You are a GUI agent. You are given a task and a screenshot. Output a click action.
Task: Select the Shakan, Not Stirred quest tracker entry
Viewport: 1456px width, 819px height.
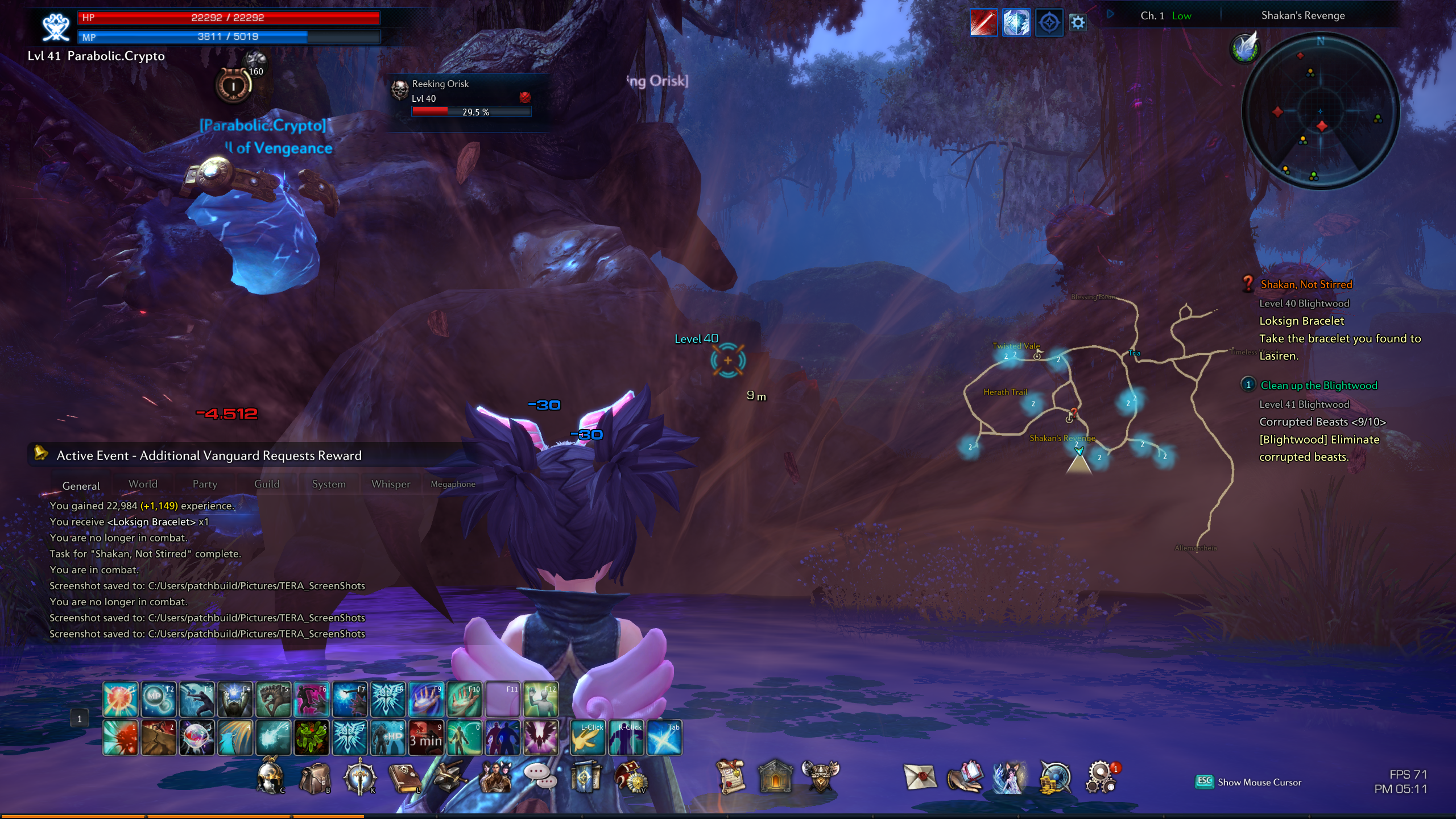click(1306, 284)
